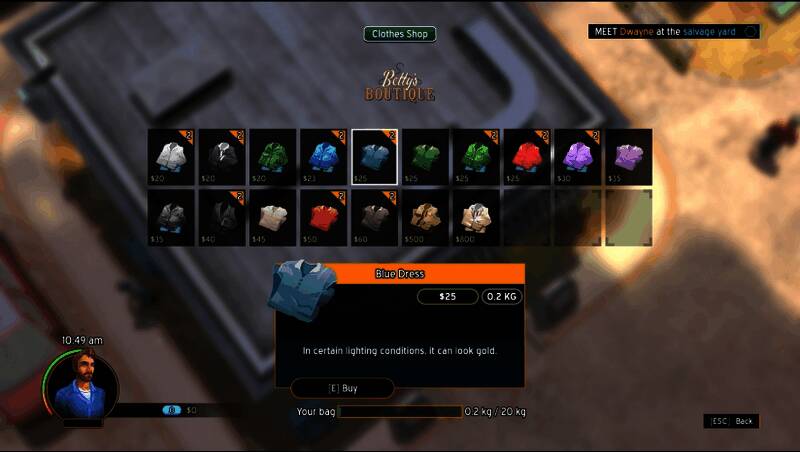The height and width of the screenshot is (452, 800).
Task: Select the black suit priced $20
Action: [x=223, y=157]
